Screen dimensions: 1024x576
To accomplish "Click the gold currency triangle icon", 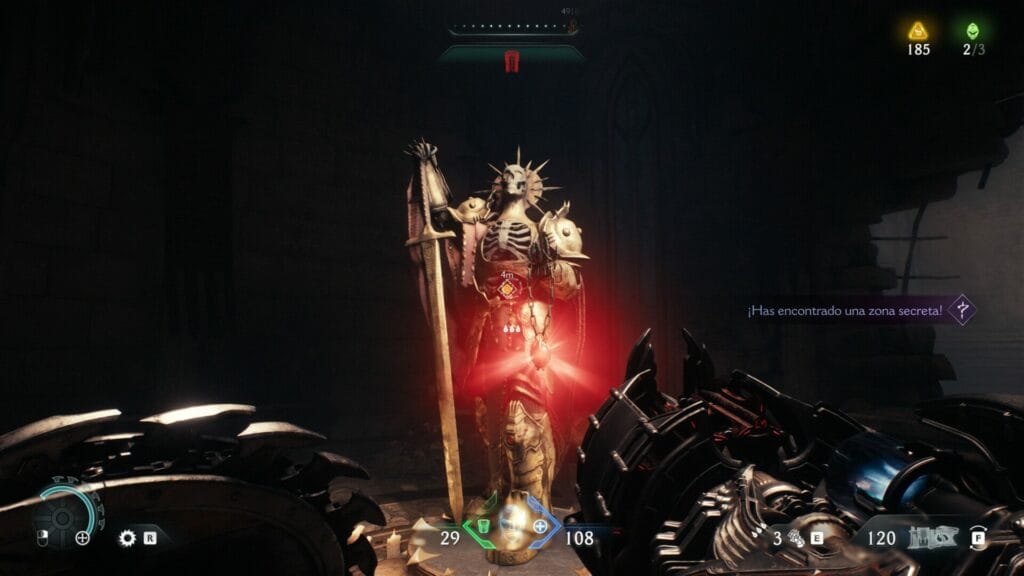I will tap(918, 30).
